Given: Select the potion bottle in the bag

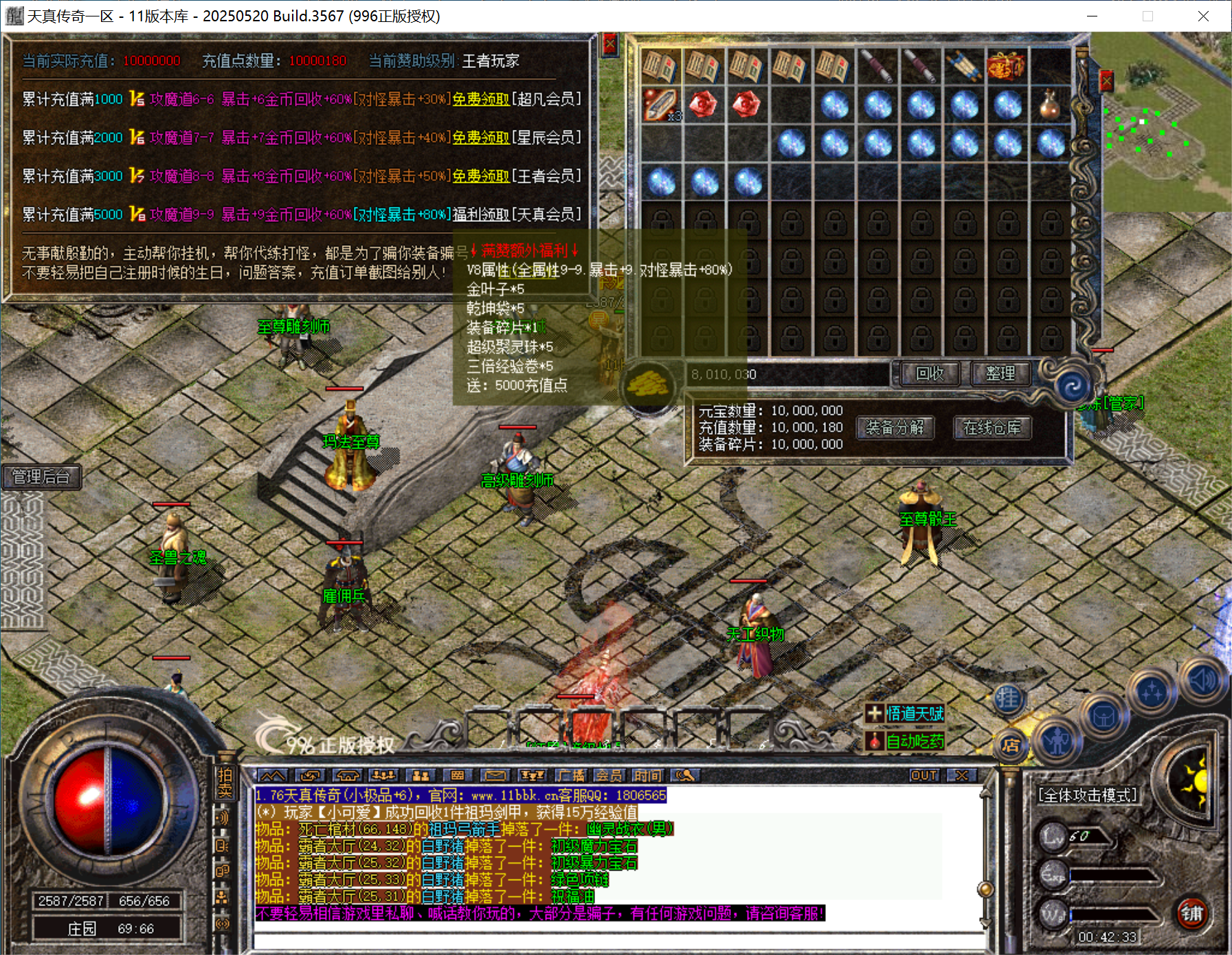Looking at the screenshot, I should point(1049,105).
